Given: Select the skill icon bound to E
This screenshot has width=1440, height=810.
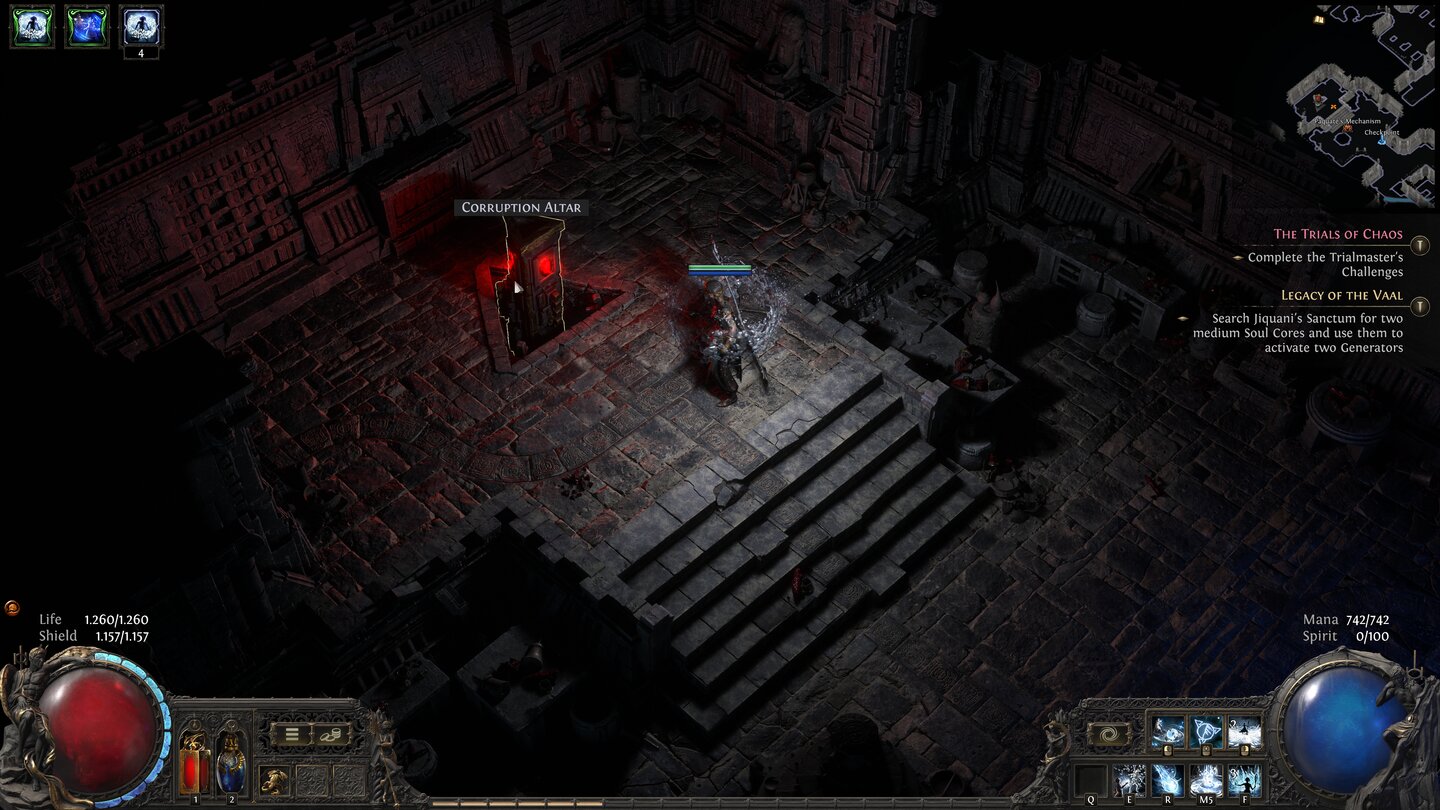Looking at the screenshot, I should coord(1128,778).
